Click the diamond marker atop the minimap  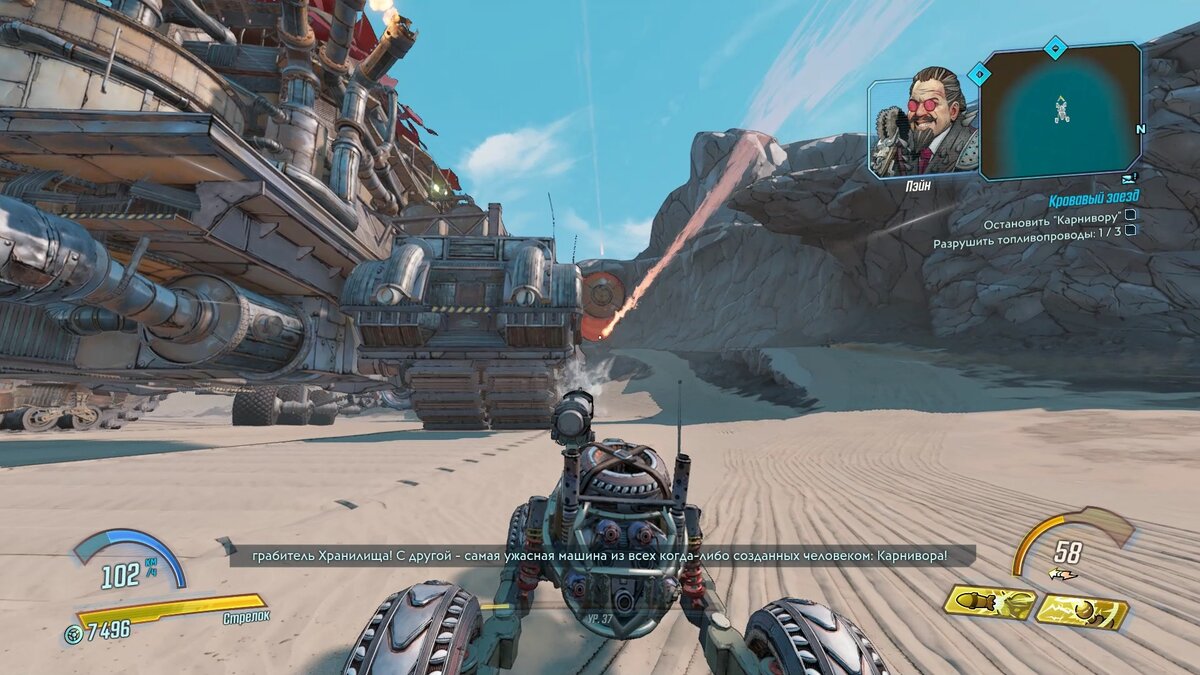click(x=1055, y=46)
